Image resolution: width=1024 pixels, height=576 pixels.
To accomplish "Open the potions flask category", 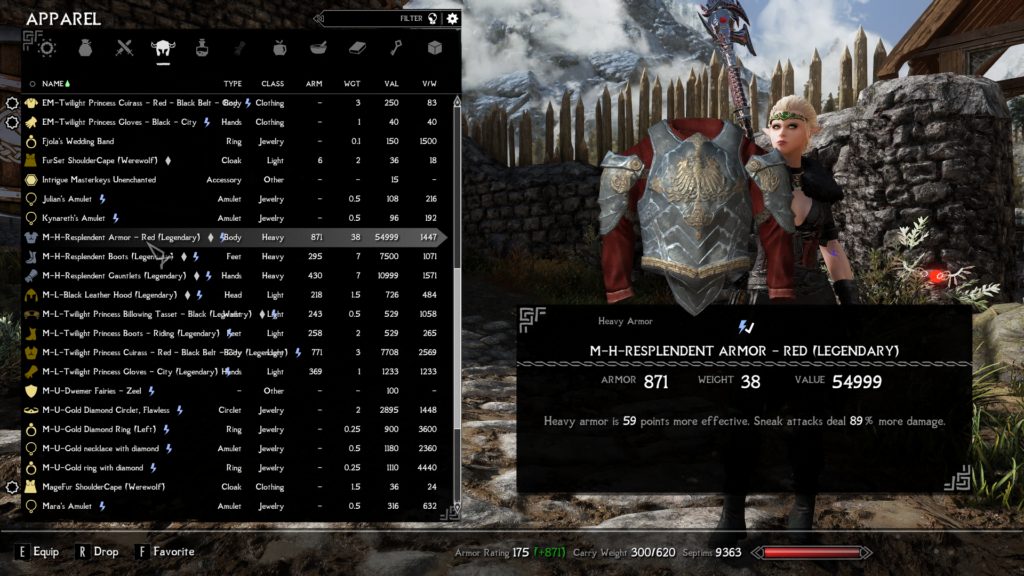I will (x=202, y=47).
